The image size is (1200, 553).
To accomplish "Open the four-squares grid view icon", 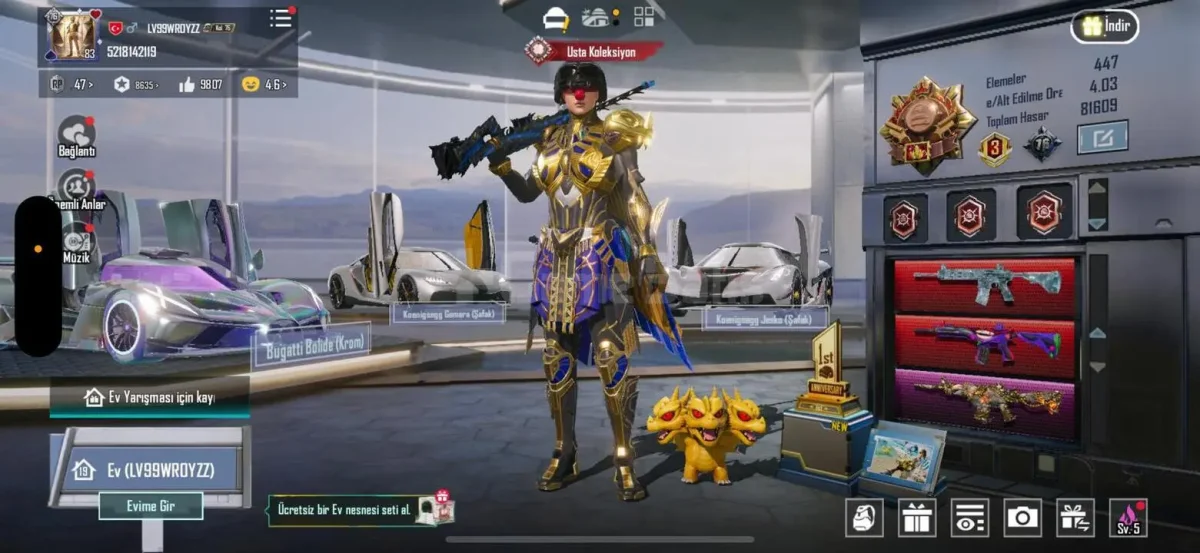I will pos(644,16).
